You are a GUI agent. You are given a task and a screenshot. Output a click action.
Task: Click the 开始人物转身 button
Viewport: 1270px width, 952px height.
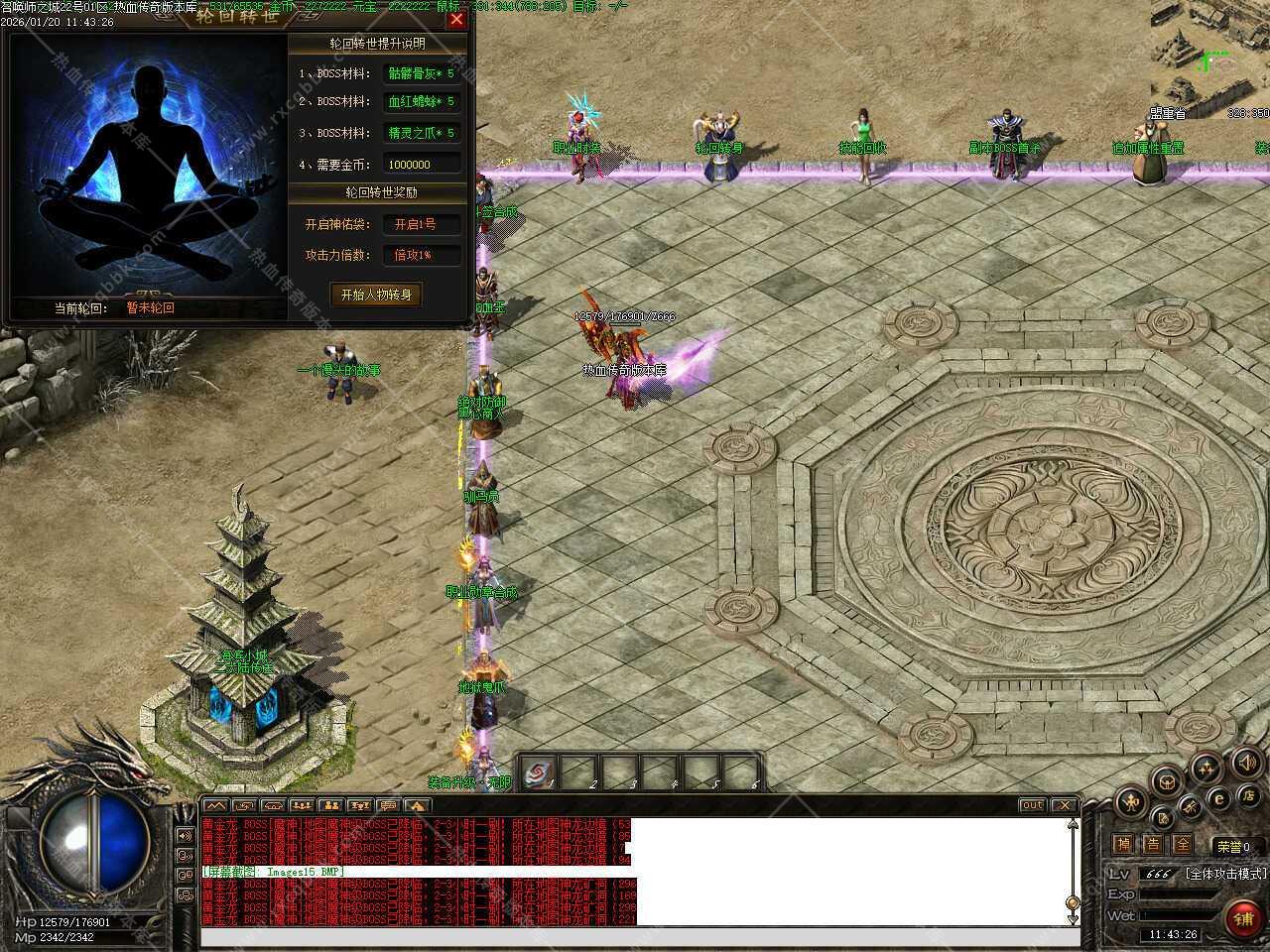pos(376,295)
